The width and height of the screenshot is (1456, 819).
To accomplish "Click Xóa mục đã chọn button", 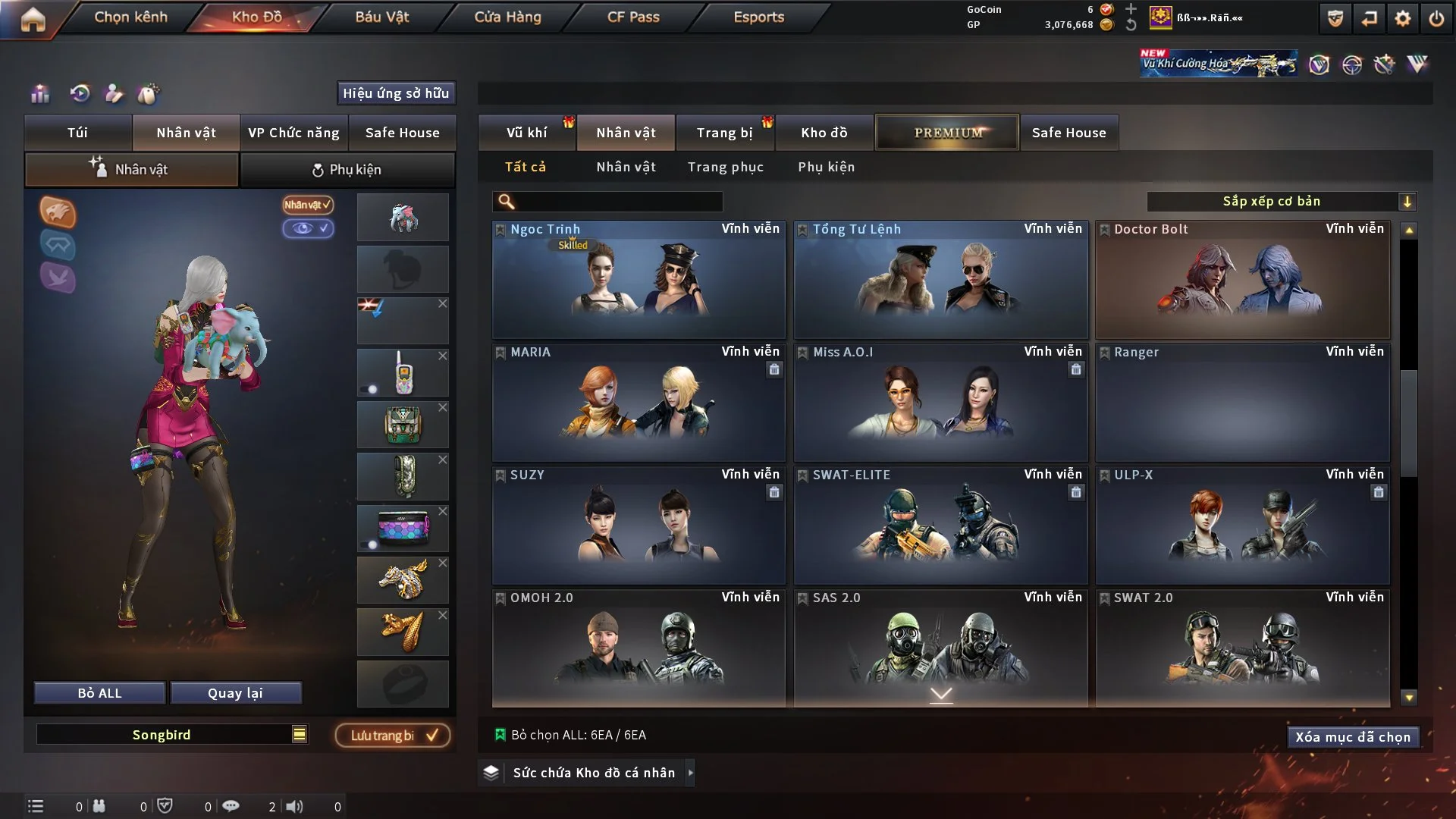I will [1352, 737].
